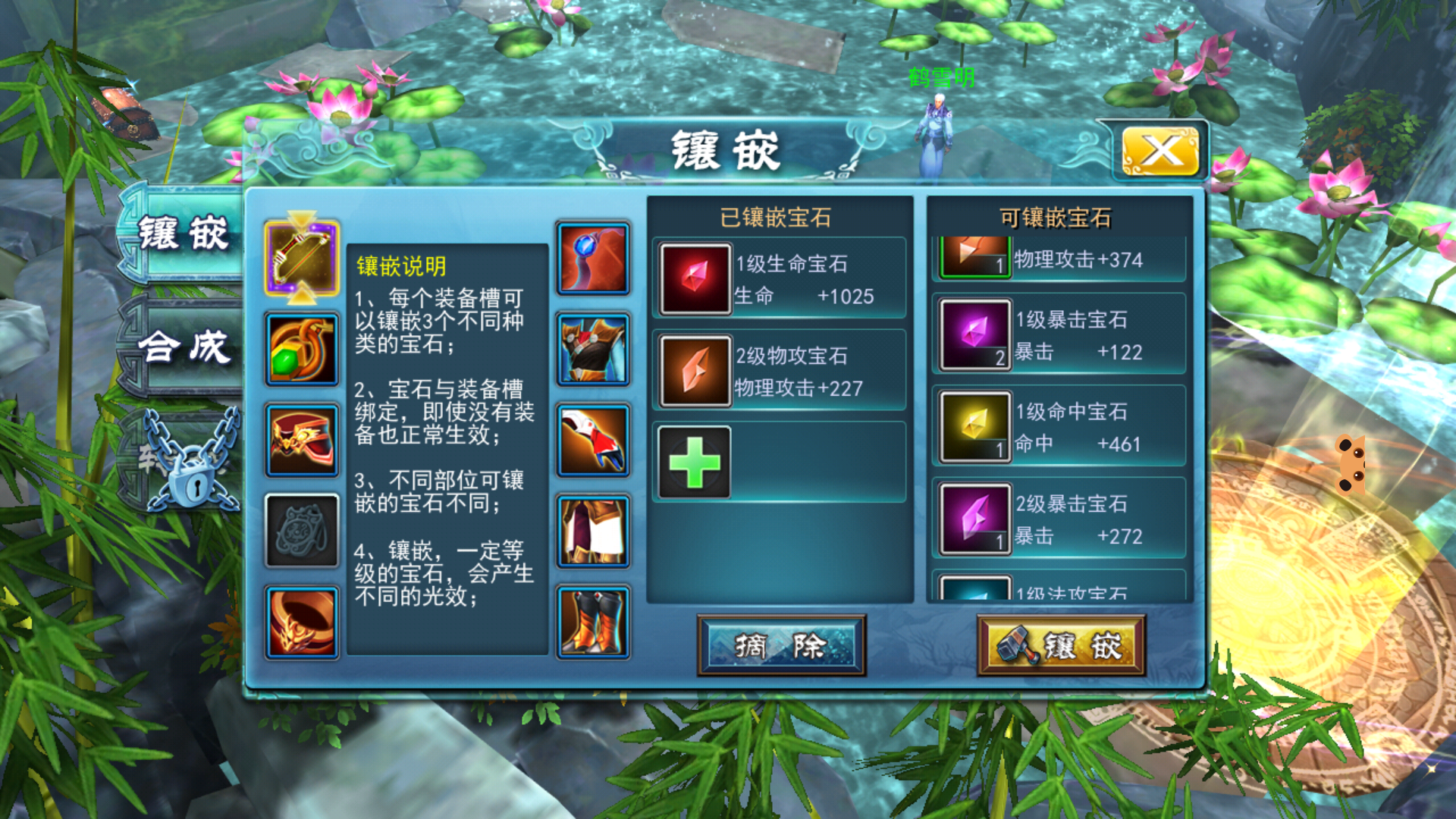Choose the green gem ring slot
Viewport: 1456px width, 819px height.
pos(302,350)
